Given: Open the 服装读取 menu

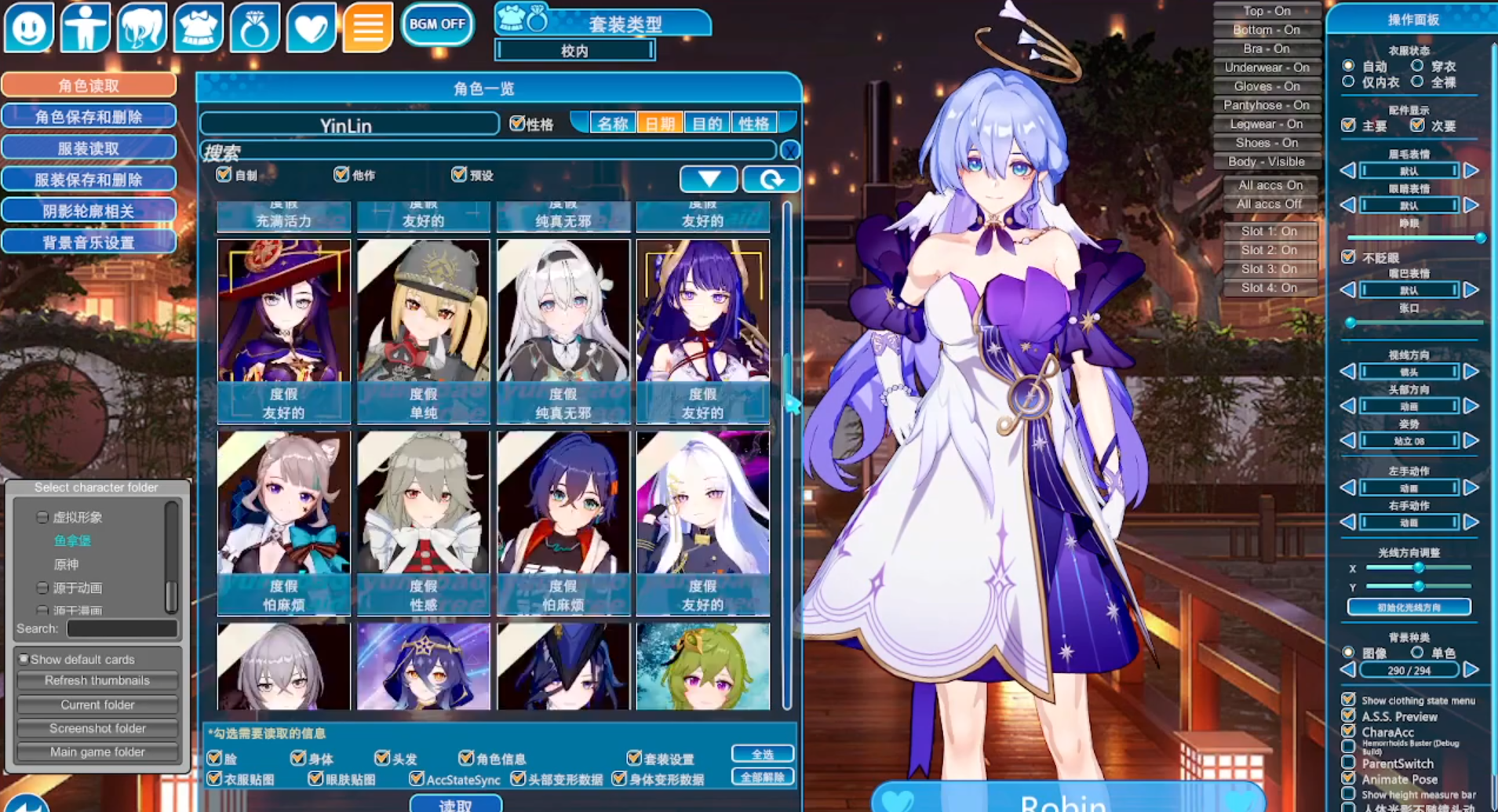Looking at the screenshot, I should (x=89, y=148).
